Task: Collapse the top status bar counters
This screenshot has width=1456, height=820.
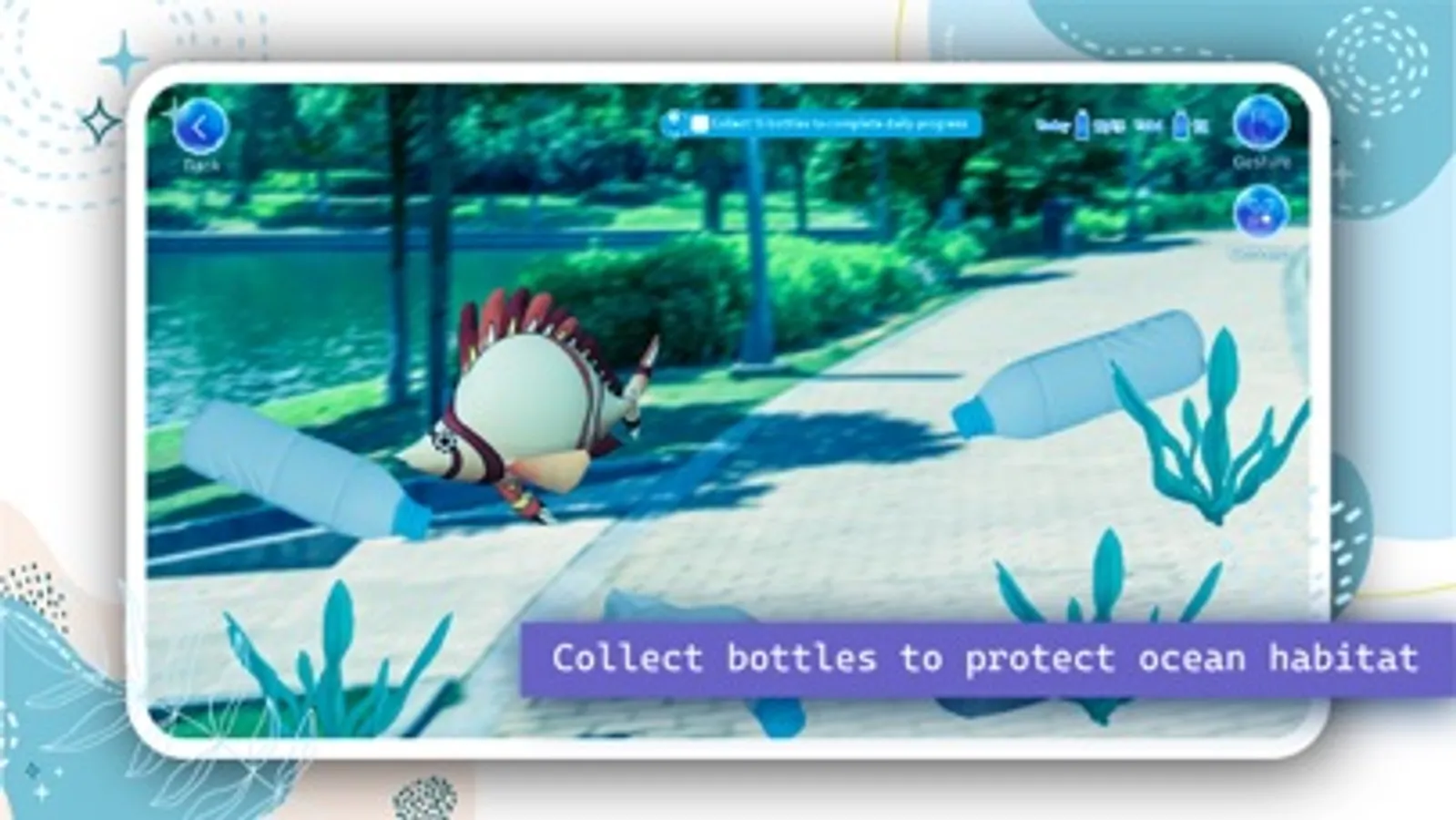Action: pyautogui.click(x=1129, y=125)
